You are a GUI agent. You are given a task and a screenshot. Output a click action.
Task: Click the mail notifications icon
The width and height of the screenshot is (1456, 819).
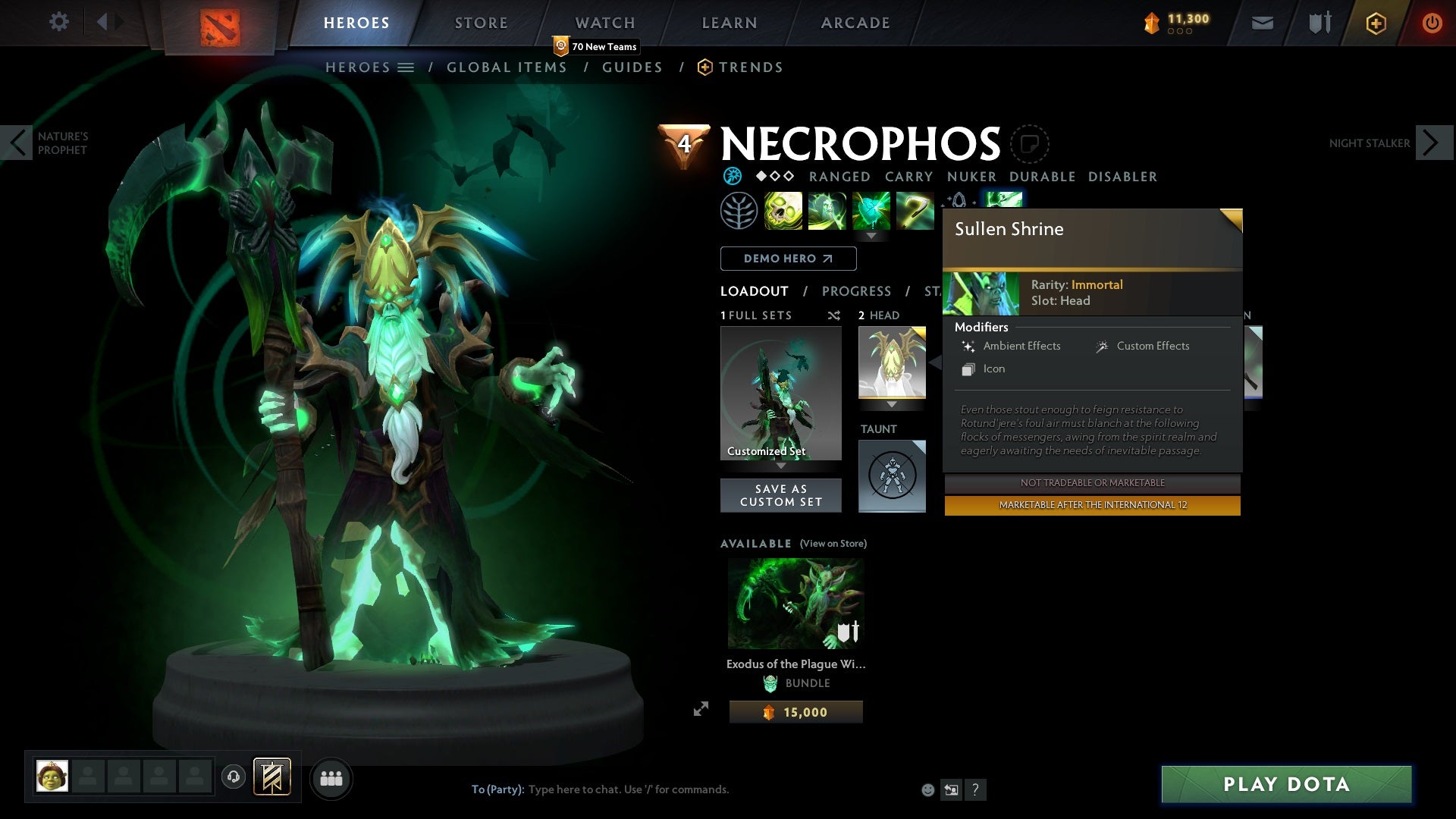[x=1262, y=23]
